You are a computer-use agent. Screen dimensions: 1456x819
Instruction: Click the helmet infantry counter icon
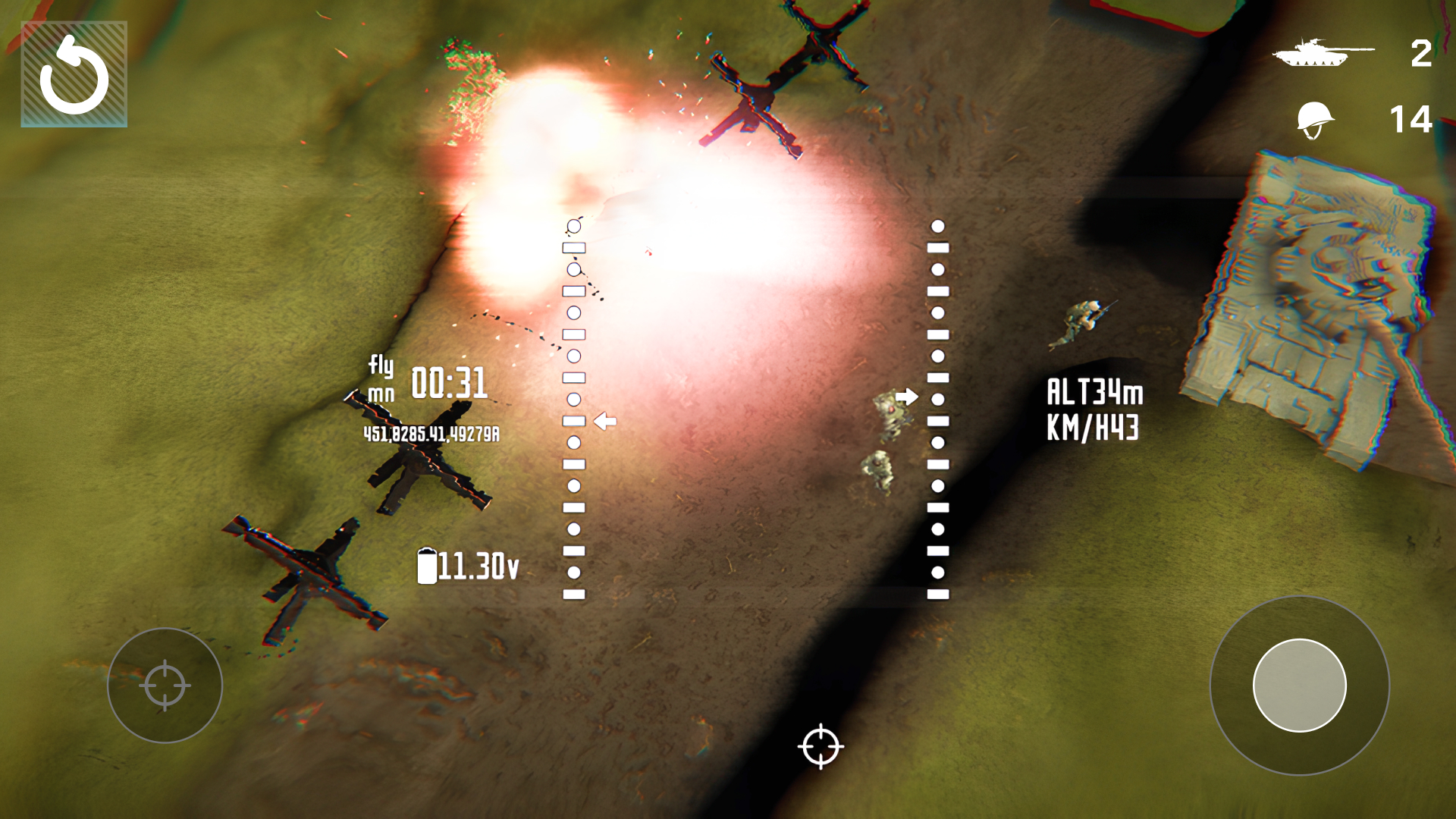coord(1317,119)
